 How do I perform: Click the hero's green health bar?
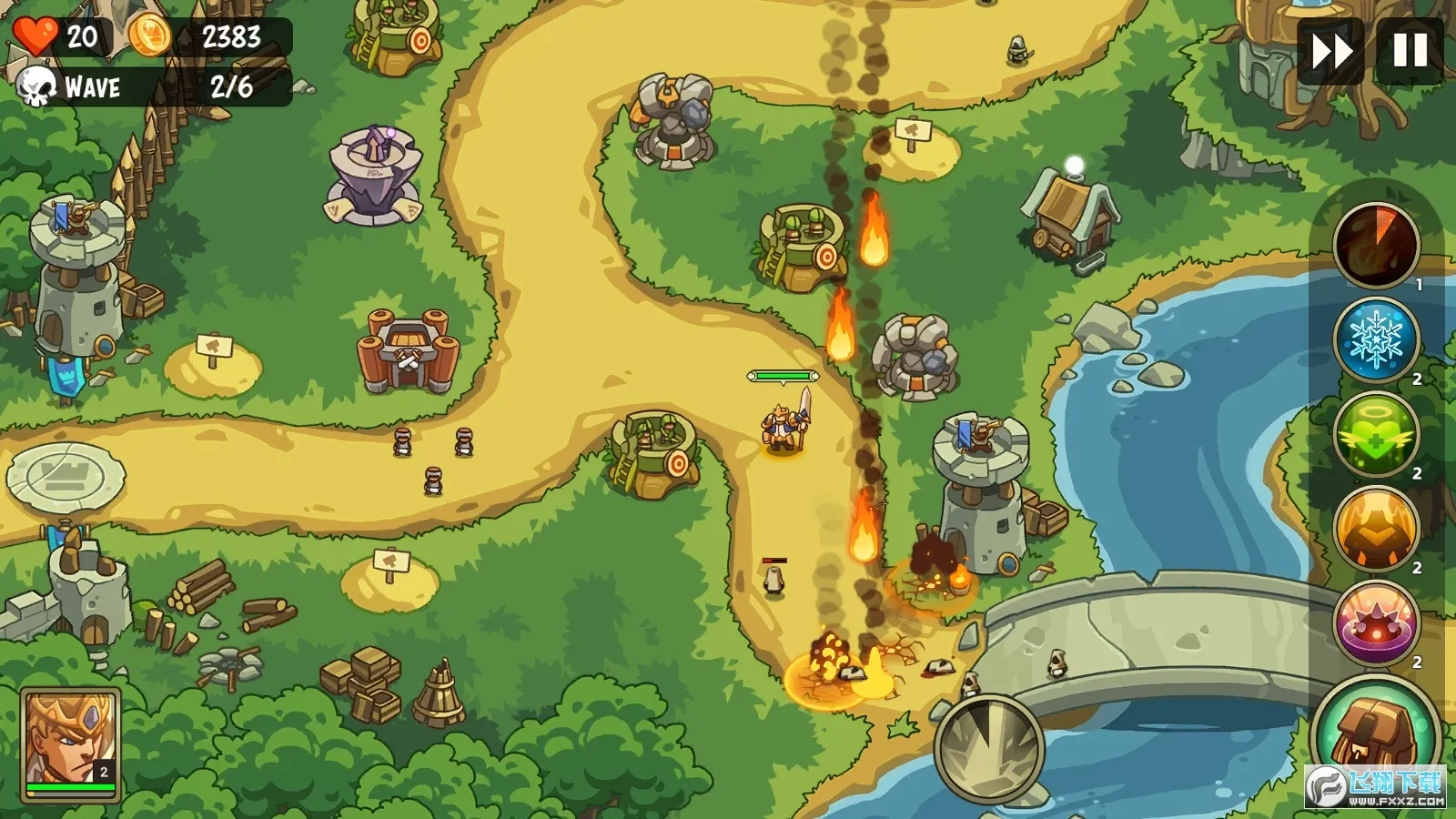(784, 373)
